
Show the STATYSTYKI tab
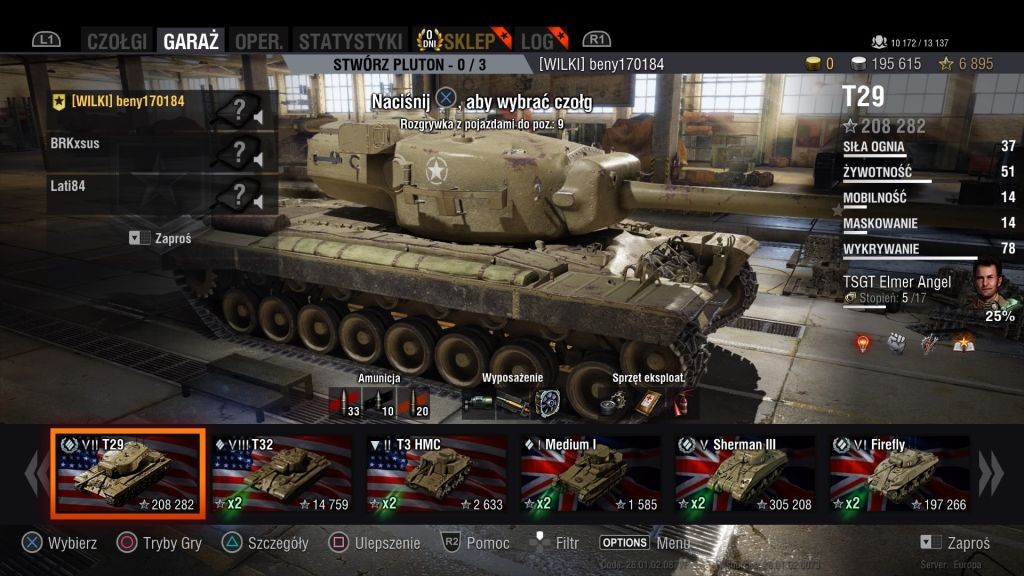coord(350,41)
